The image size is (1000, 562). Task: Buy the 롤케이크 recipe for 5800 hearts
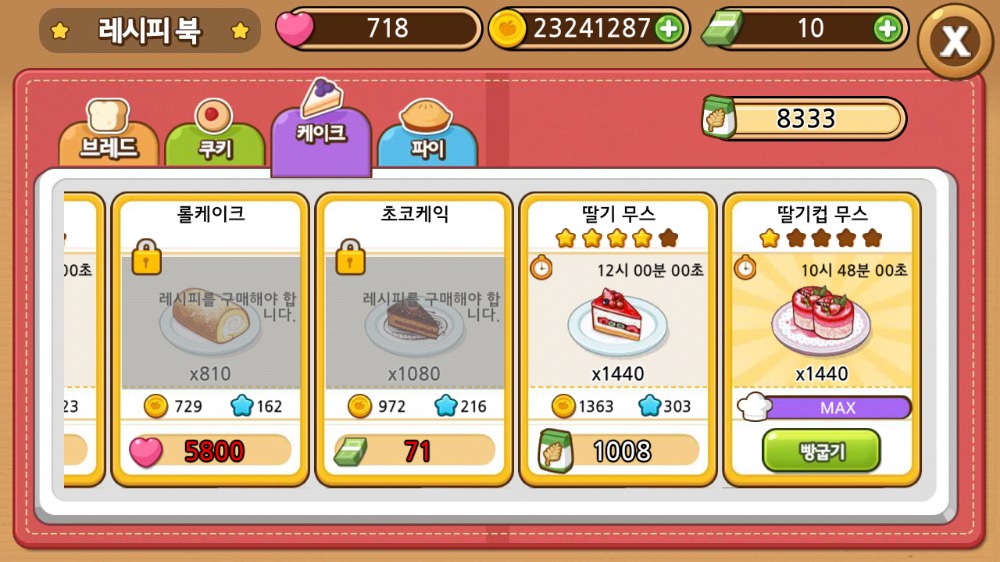point(210,451)
